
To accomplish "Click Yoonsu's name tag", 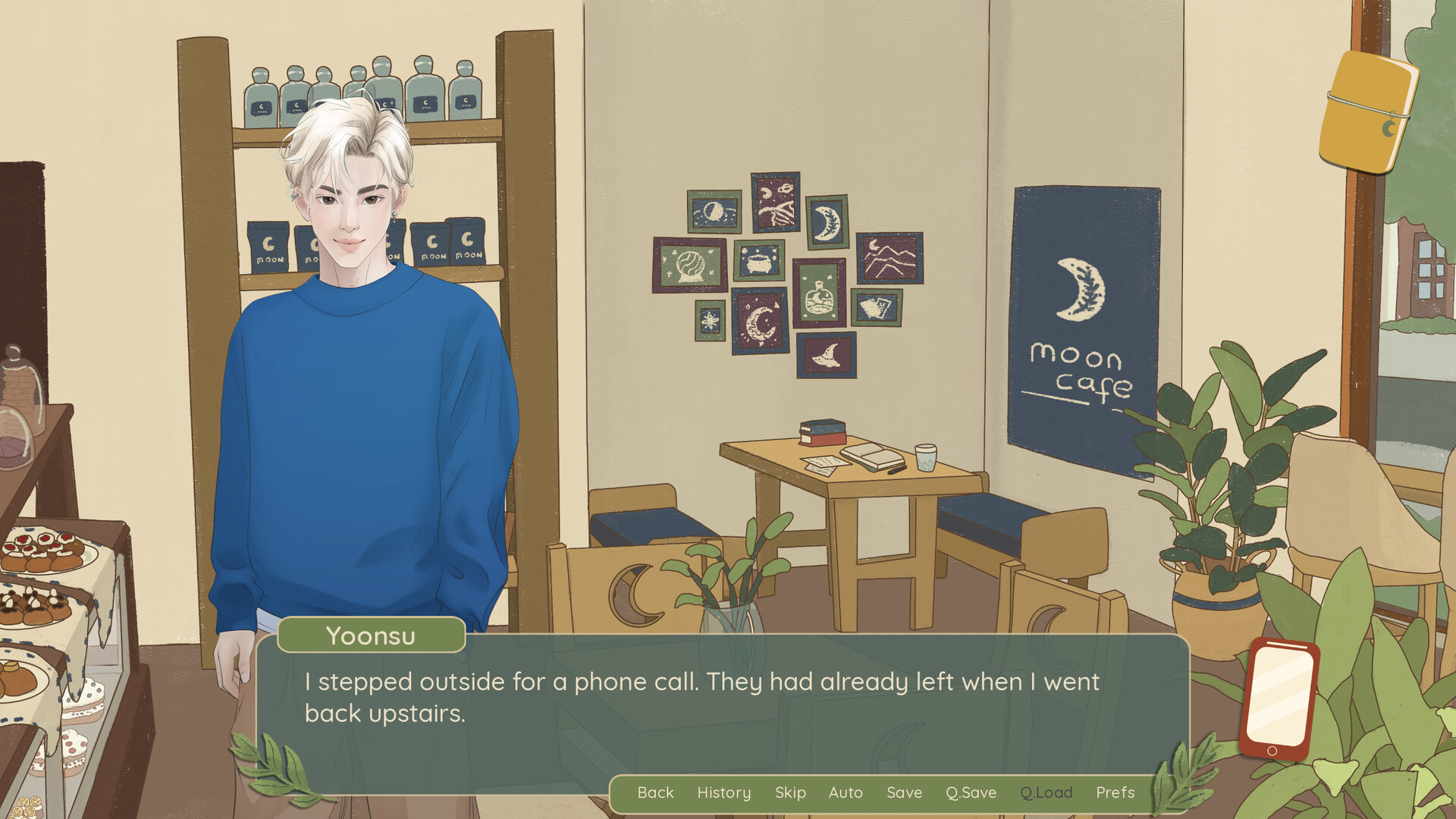I will (x=370, y=635).
